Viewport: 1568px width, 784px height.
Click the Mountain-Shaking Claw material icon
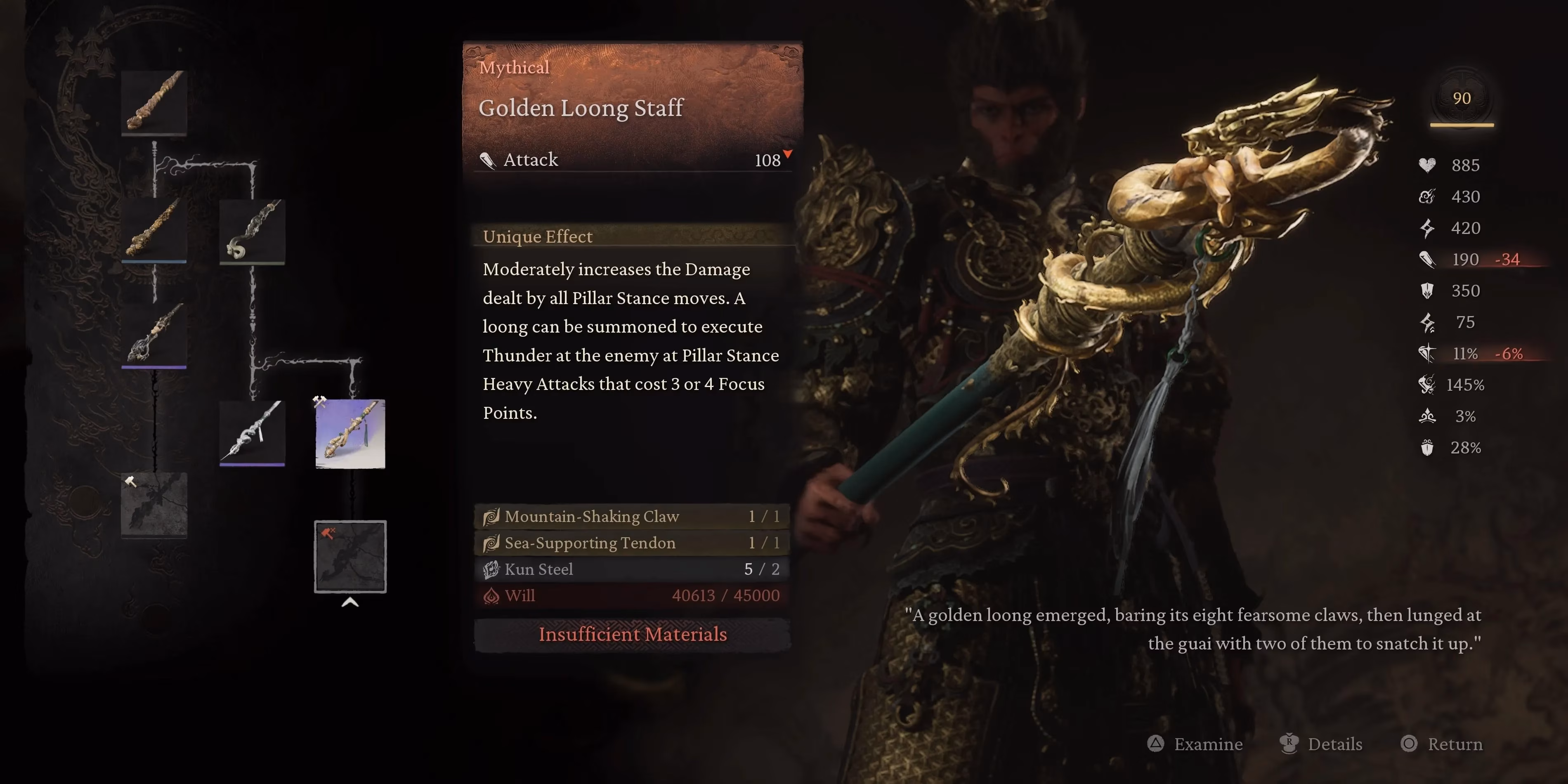(x=492, y=516)
